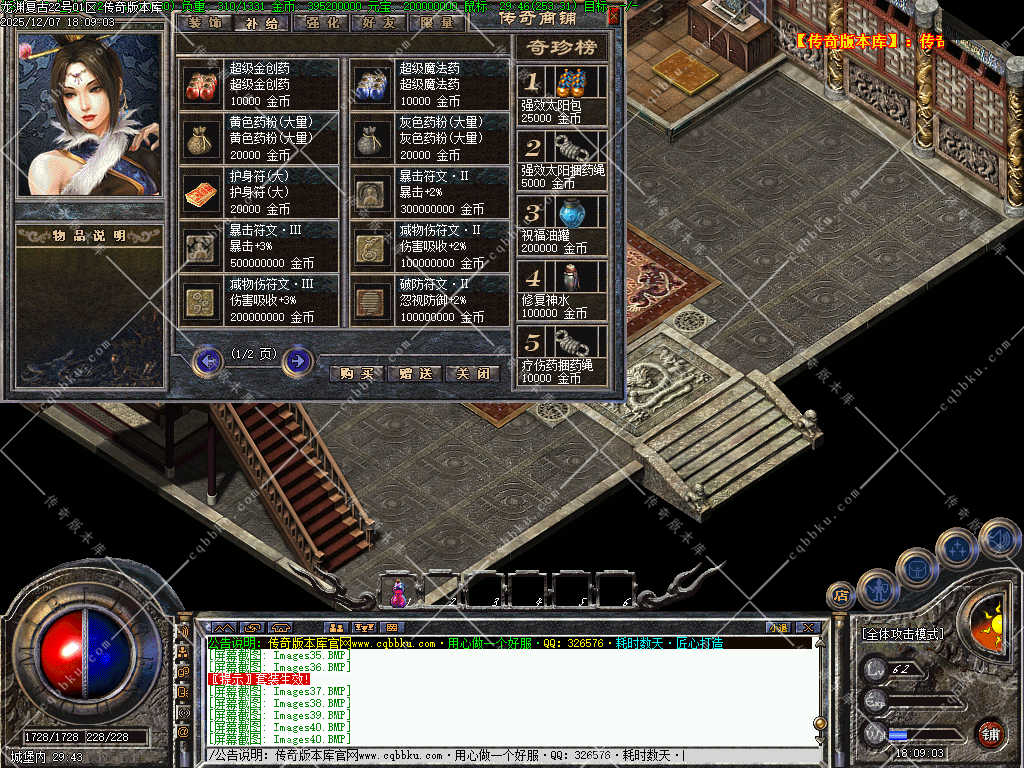
Task: Choose the 超级魔法药 shop item
Action: coord(429,84)
